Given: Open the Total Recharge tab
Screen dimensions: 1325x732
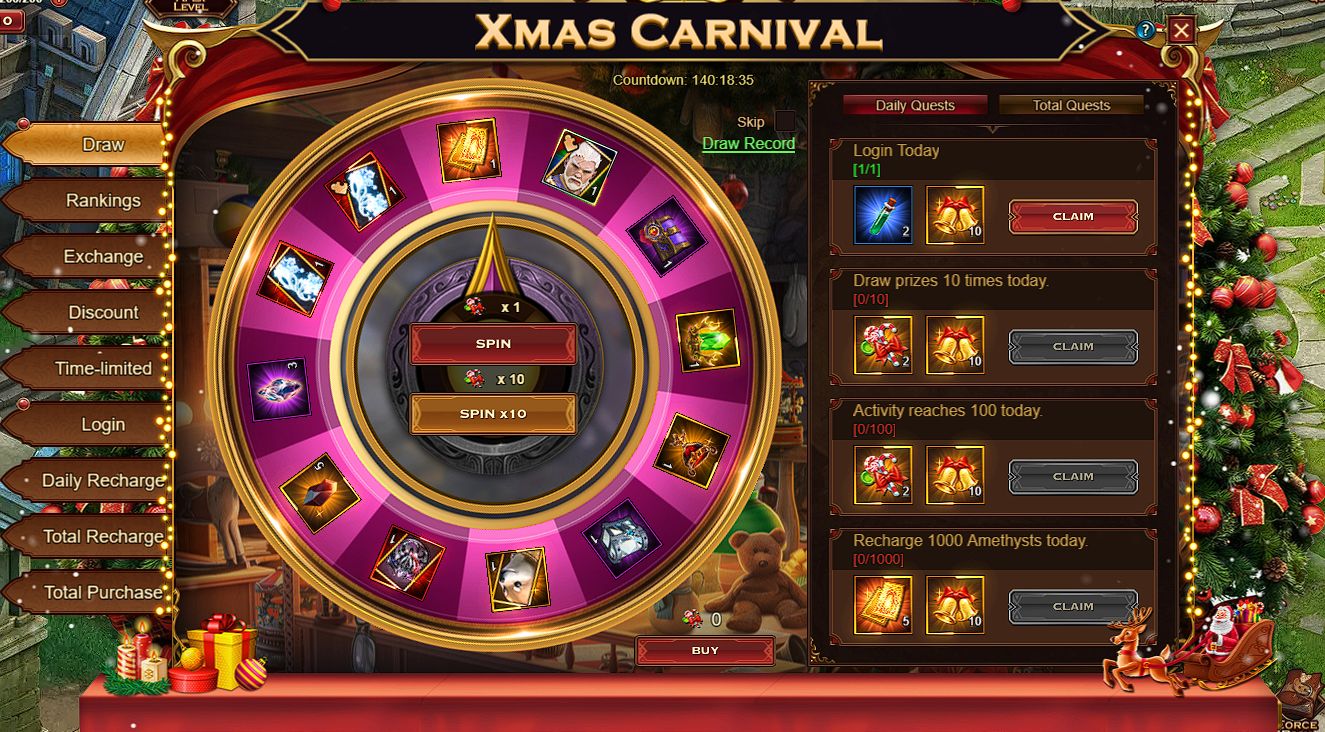Looking at the screenshot, I should point(103,537).
